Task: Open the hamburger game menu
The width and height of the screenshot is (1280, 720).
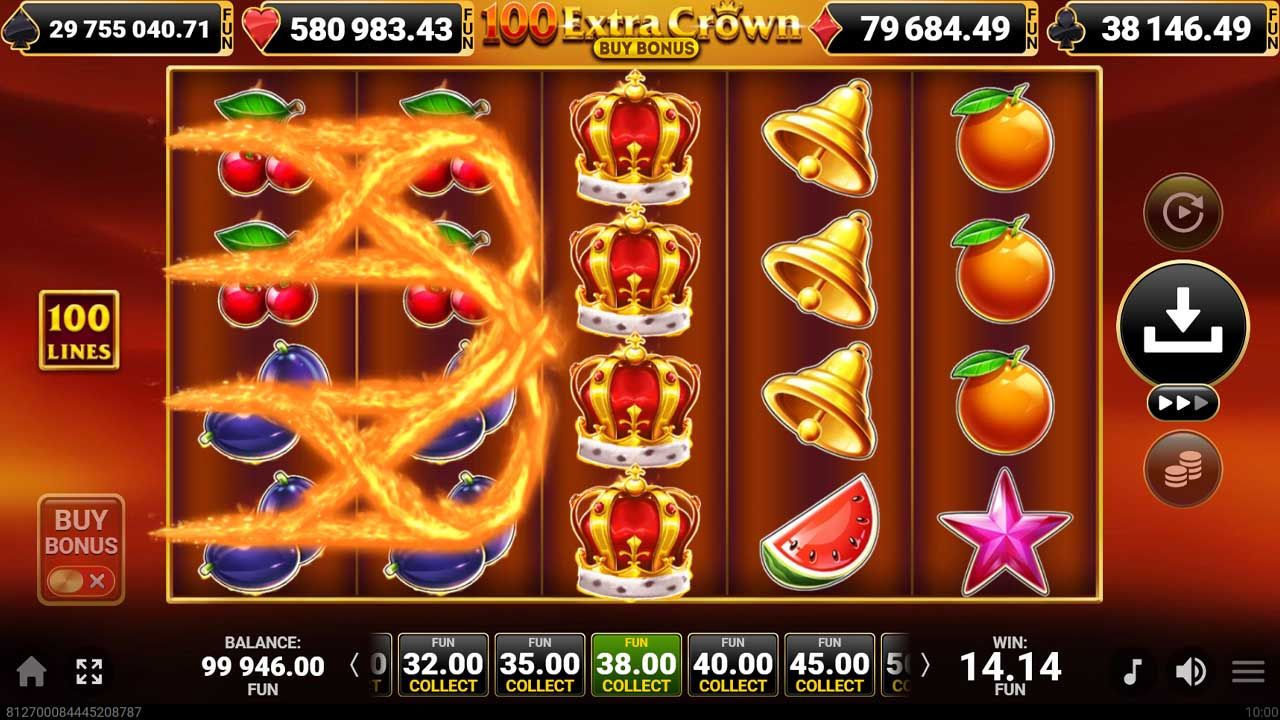Action: tap(1248, 672)
